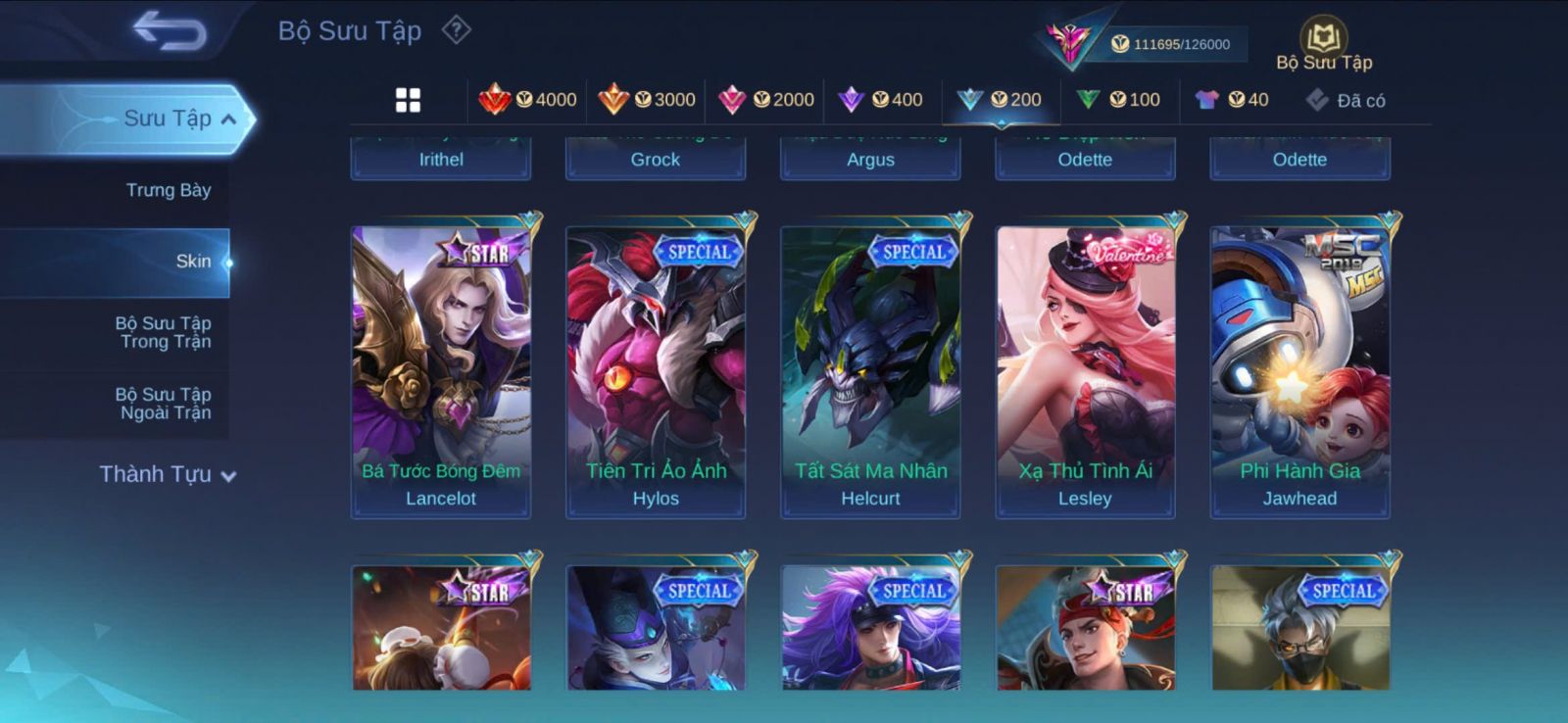Show all skins with the grid filter
Viewport: 1568px width, 723px height.
(x=408, y=100)
